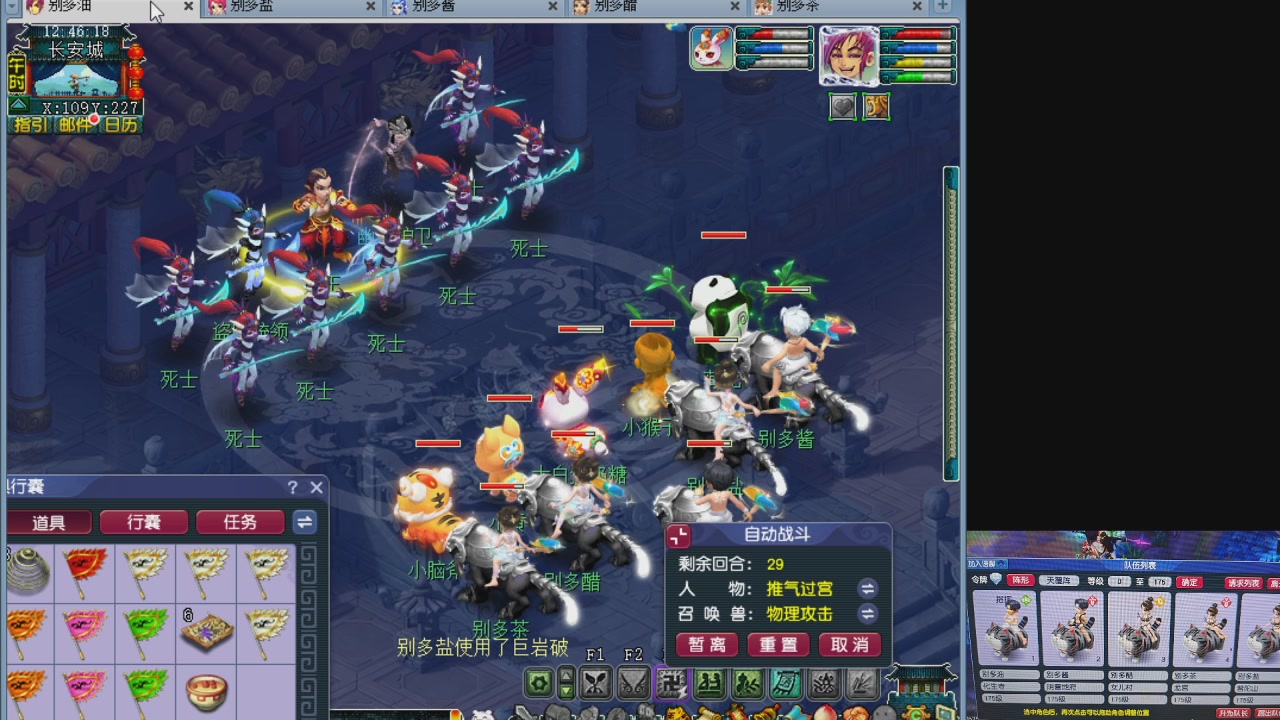Image resolution: width=1280 pixels, height=720 pixels.
Task: Select the highlighted 卍 auto-skill icon
Action: tap(672, 684)
